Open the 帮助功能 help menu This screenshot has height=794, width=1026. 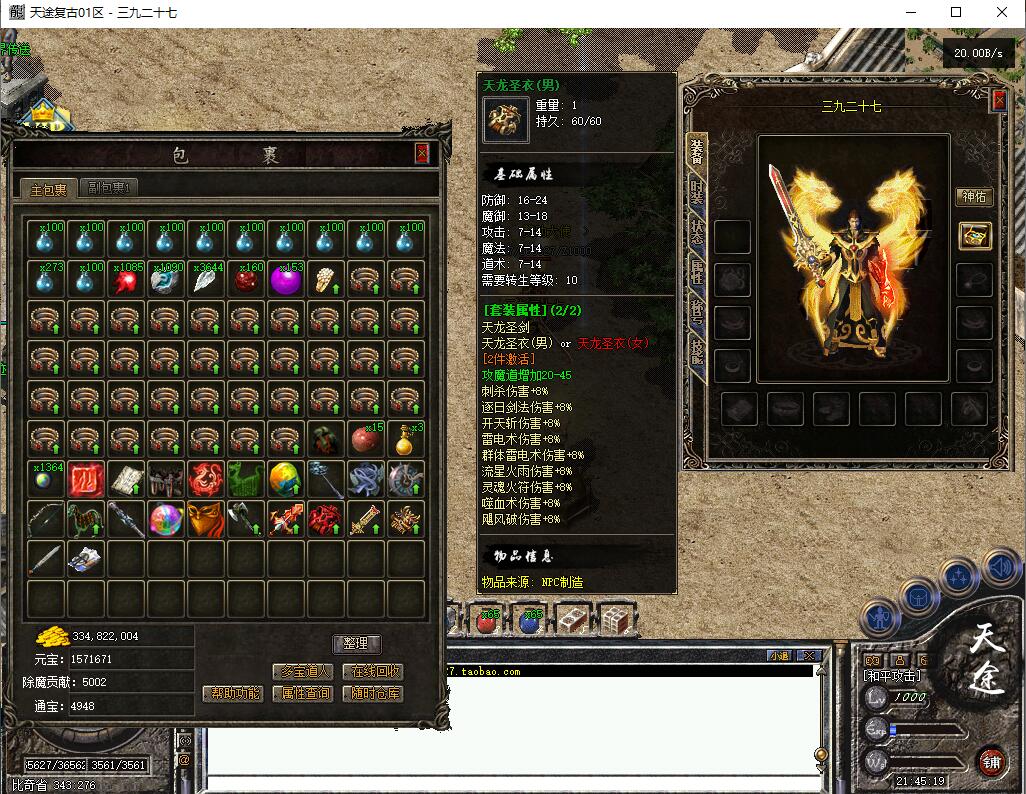(x=233, y=693)
